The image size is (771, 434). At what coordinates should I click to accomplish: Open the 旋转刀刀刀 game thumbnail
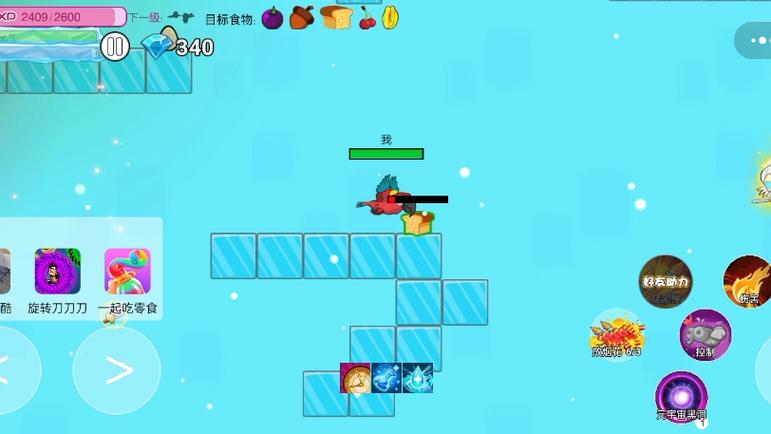pos(57,272)
